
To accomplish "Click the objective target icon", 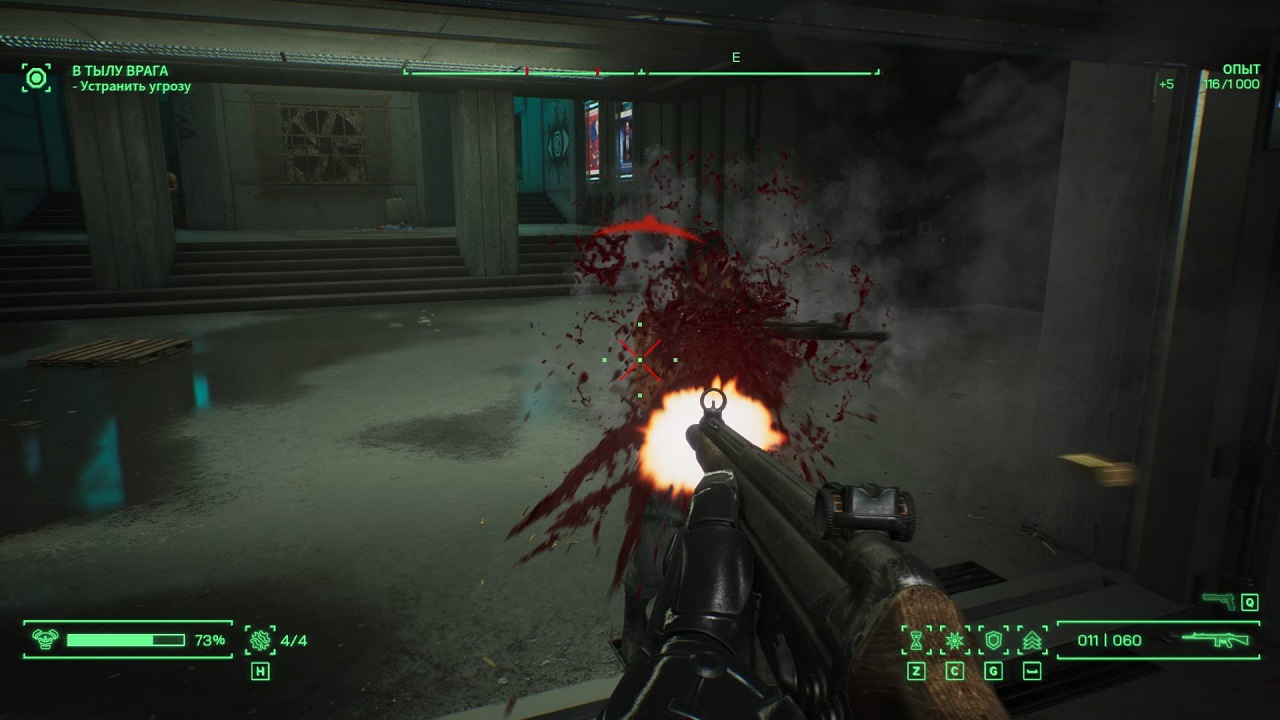I will (x=37, y=78).
